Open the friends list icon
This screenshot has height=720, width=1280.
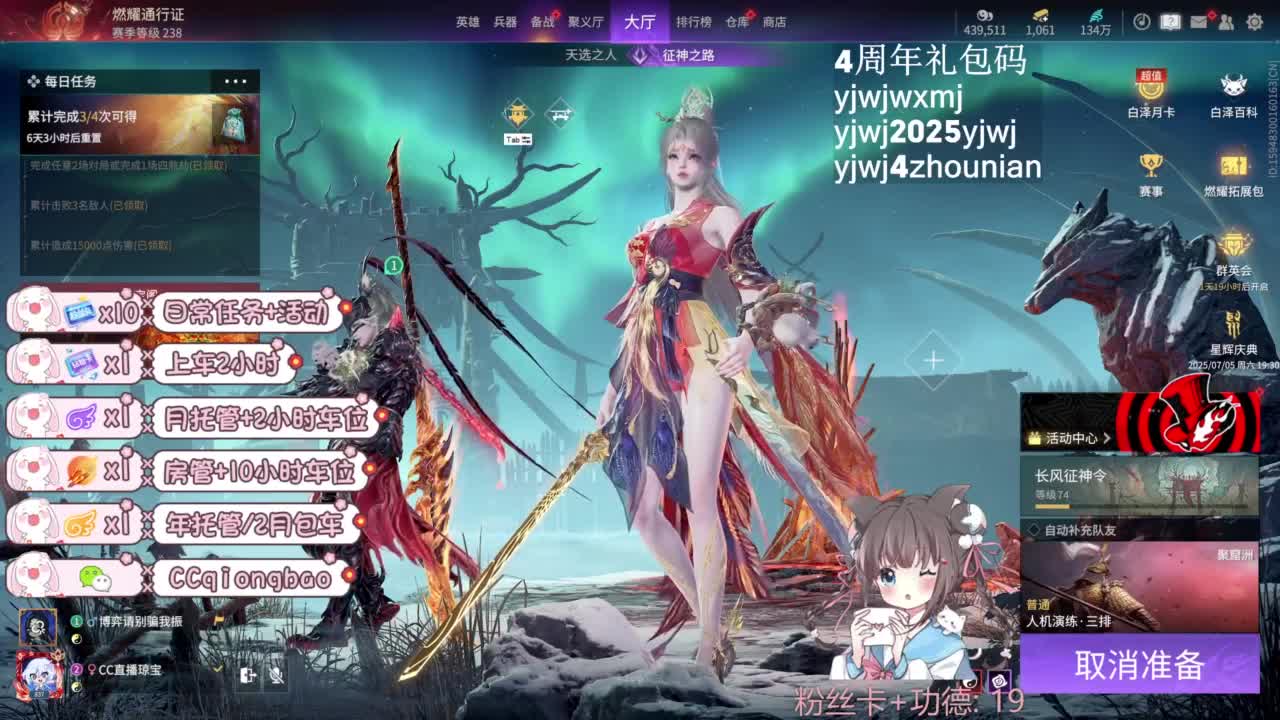1227,23
